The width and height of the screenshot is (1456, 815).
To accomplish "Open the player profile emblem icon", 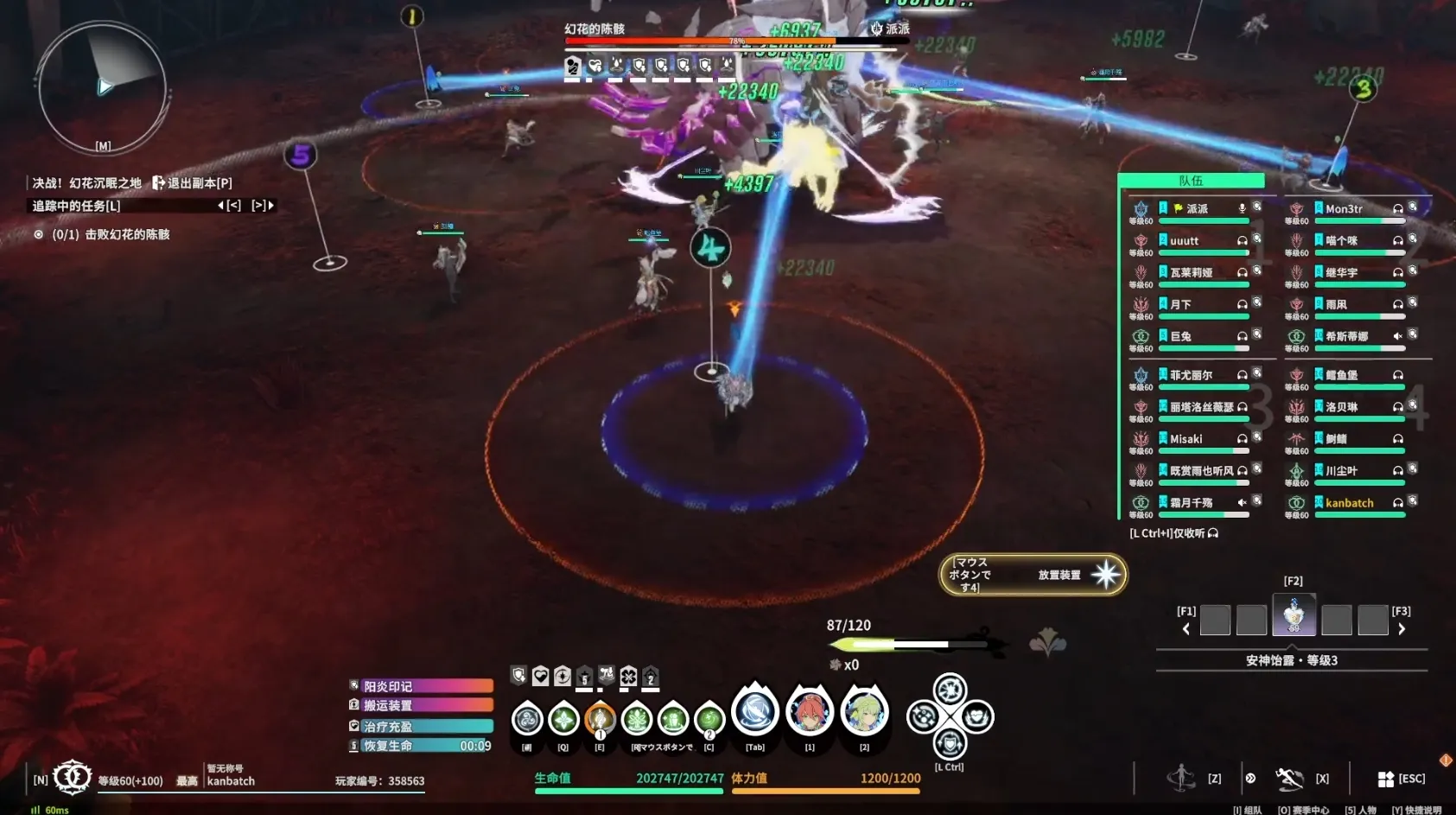I will coord(73,777).
